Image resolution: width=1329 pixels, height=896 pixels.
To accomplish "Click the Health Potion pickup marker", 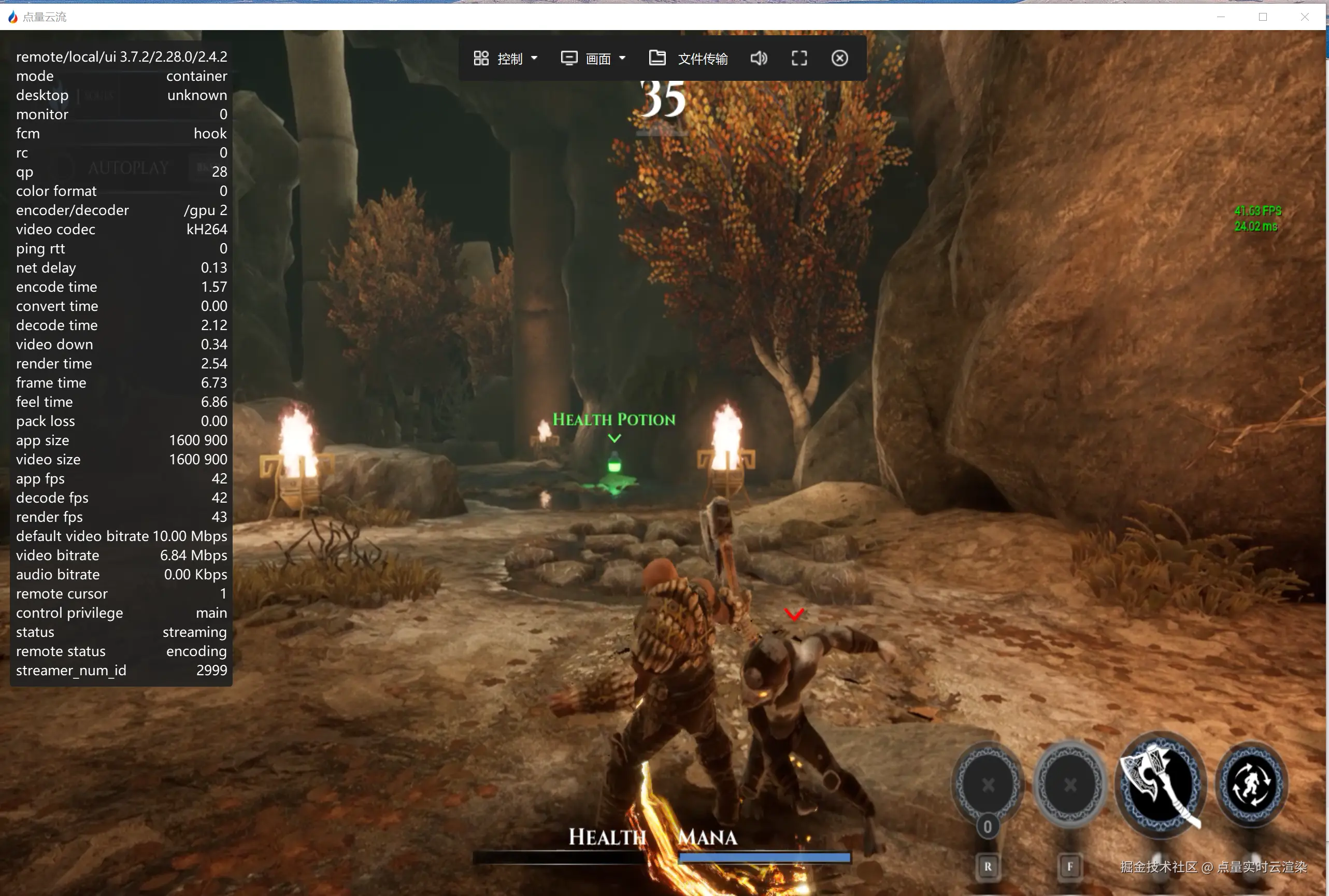I will [x=614, y=437].
